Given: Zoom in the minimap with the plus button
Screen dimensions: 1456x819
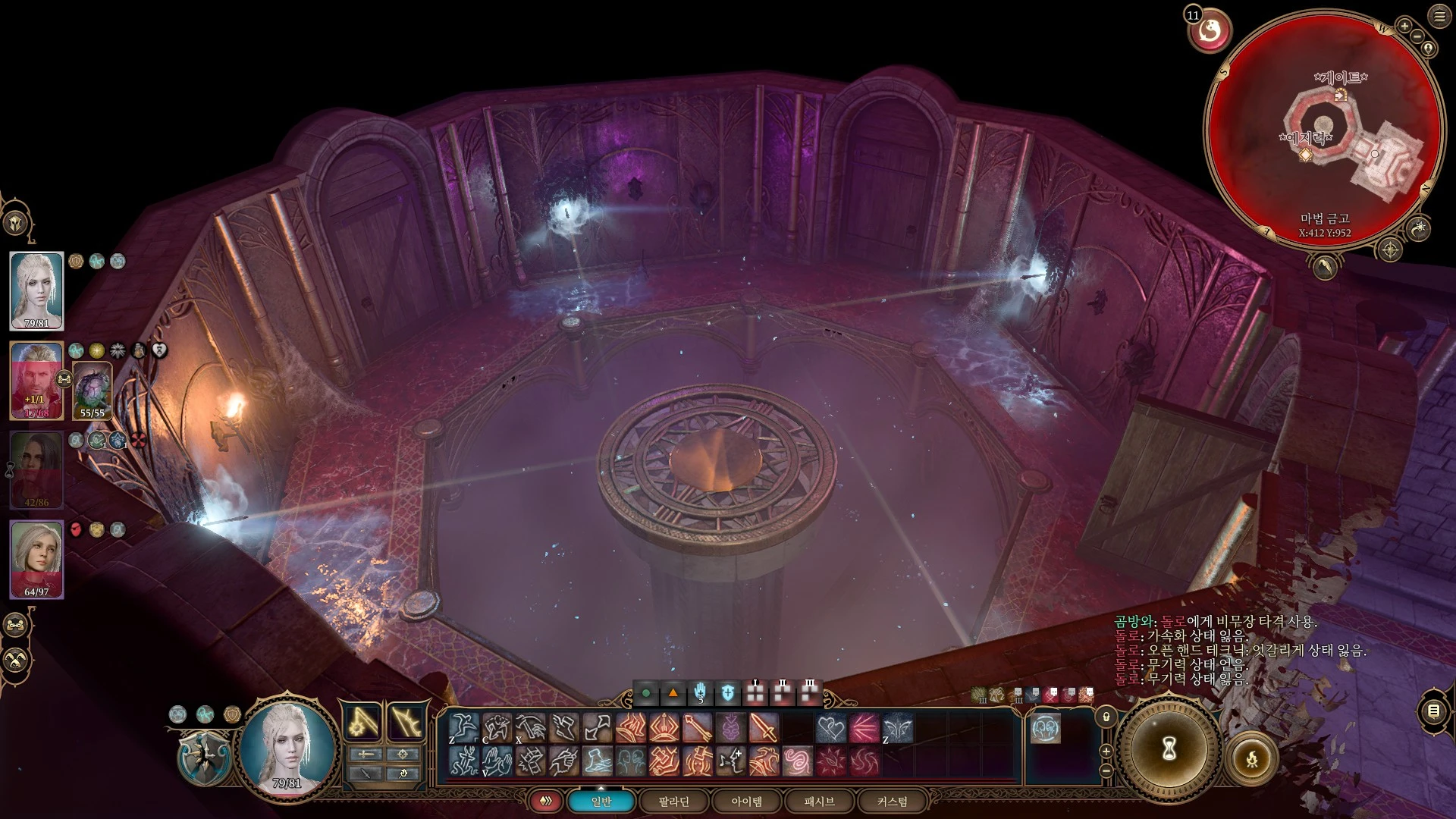Looking at the screenshot, I should pos(1404,27).
